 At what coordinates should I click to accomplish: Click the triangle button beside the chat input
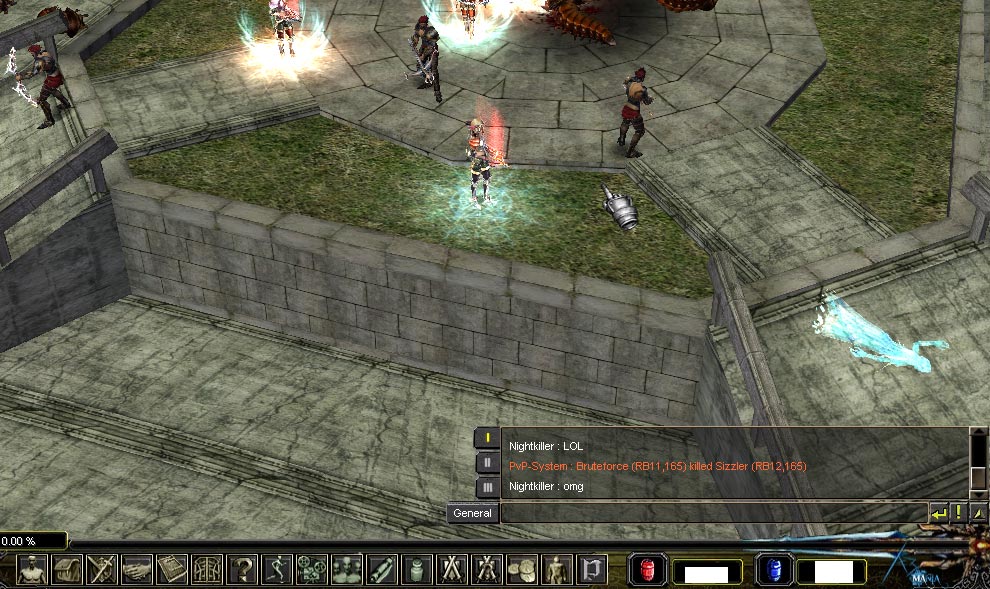(x=978, y=513)
